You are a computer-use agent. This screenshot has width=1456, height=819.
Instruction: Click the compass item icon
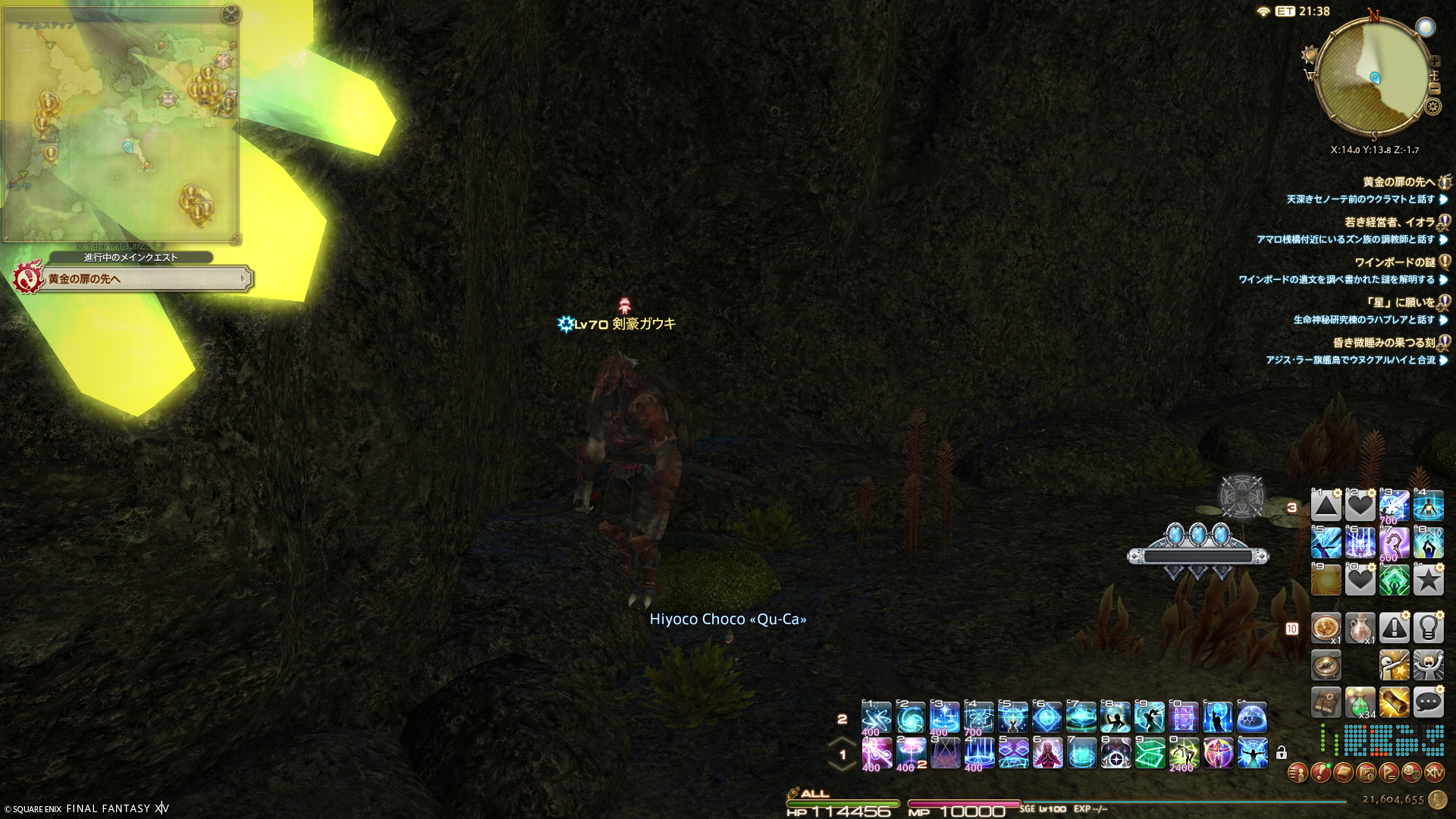(1326, 665)
